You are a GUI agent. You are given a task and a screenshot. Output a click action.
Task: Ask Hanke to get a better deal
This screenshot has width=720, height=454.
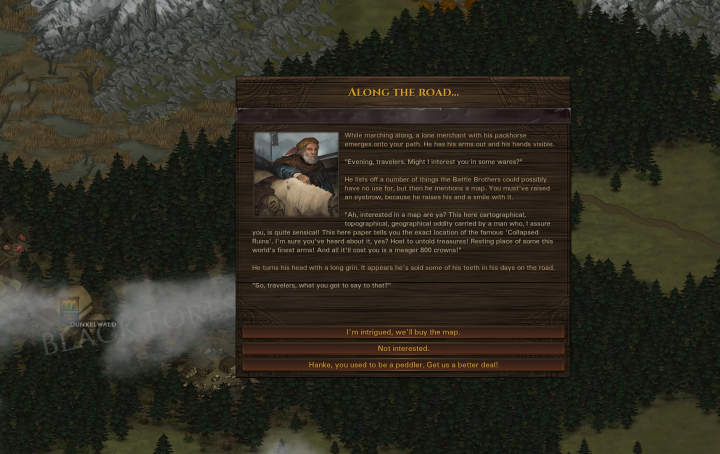[403, 365]
